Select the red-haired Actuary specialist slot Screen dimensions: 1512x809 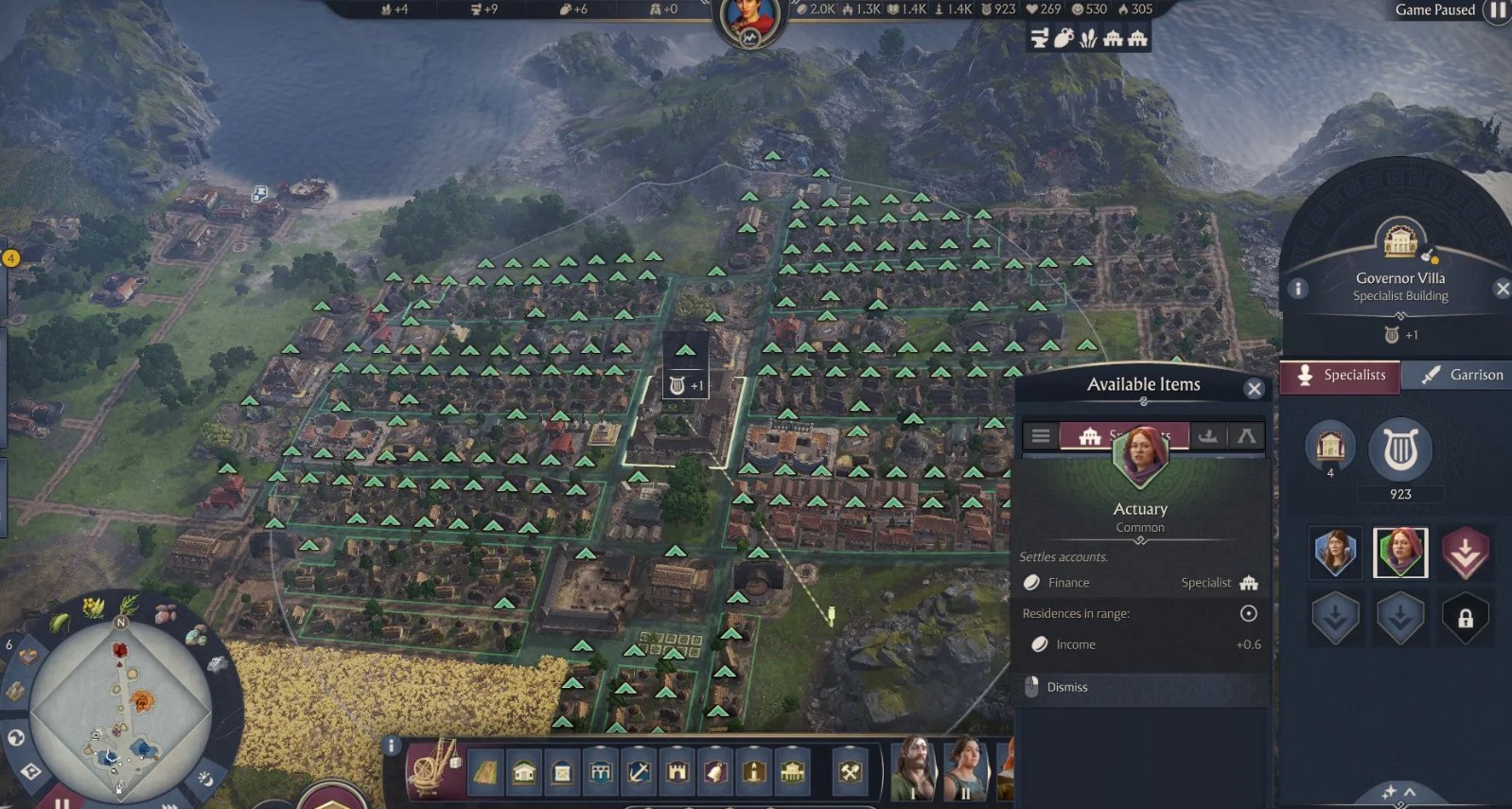(1399, 552)
